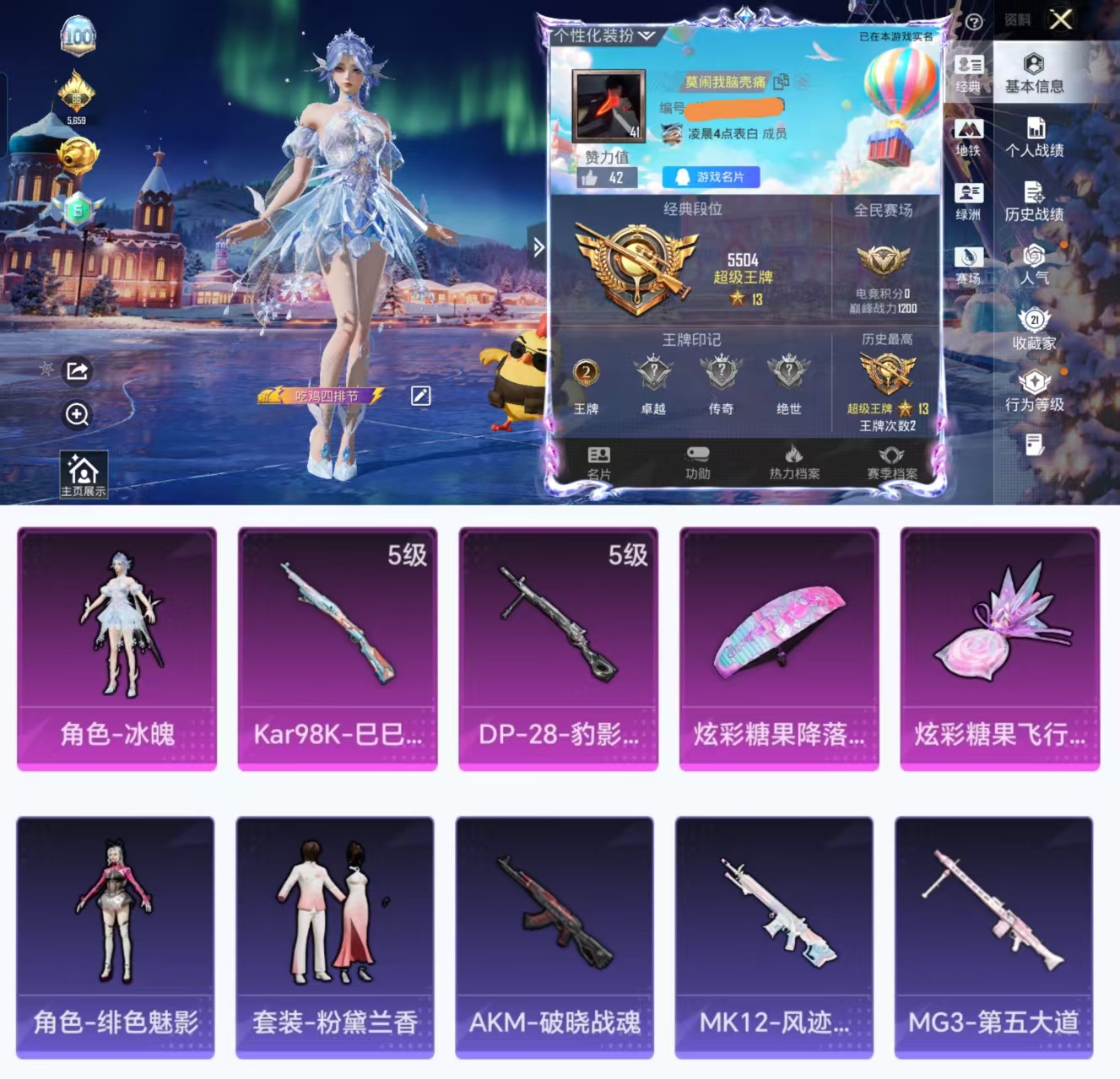This screenshot has height=1079, width=1120.
Task: Click the question mark help icon at top
Action: pos(973,20)
